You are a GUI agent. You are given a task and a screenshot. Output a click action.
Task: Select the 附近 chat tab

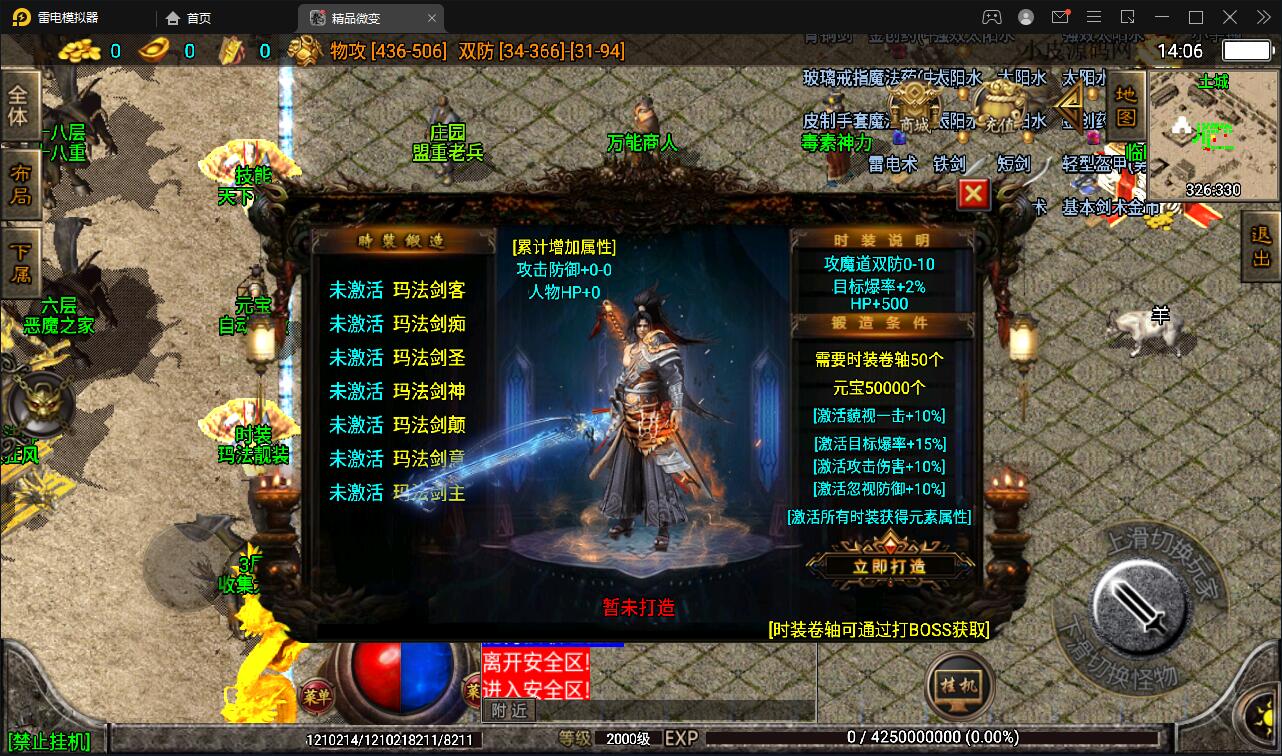pyautogui.click(x=508, y=710)
